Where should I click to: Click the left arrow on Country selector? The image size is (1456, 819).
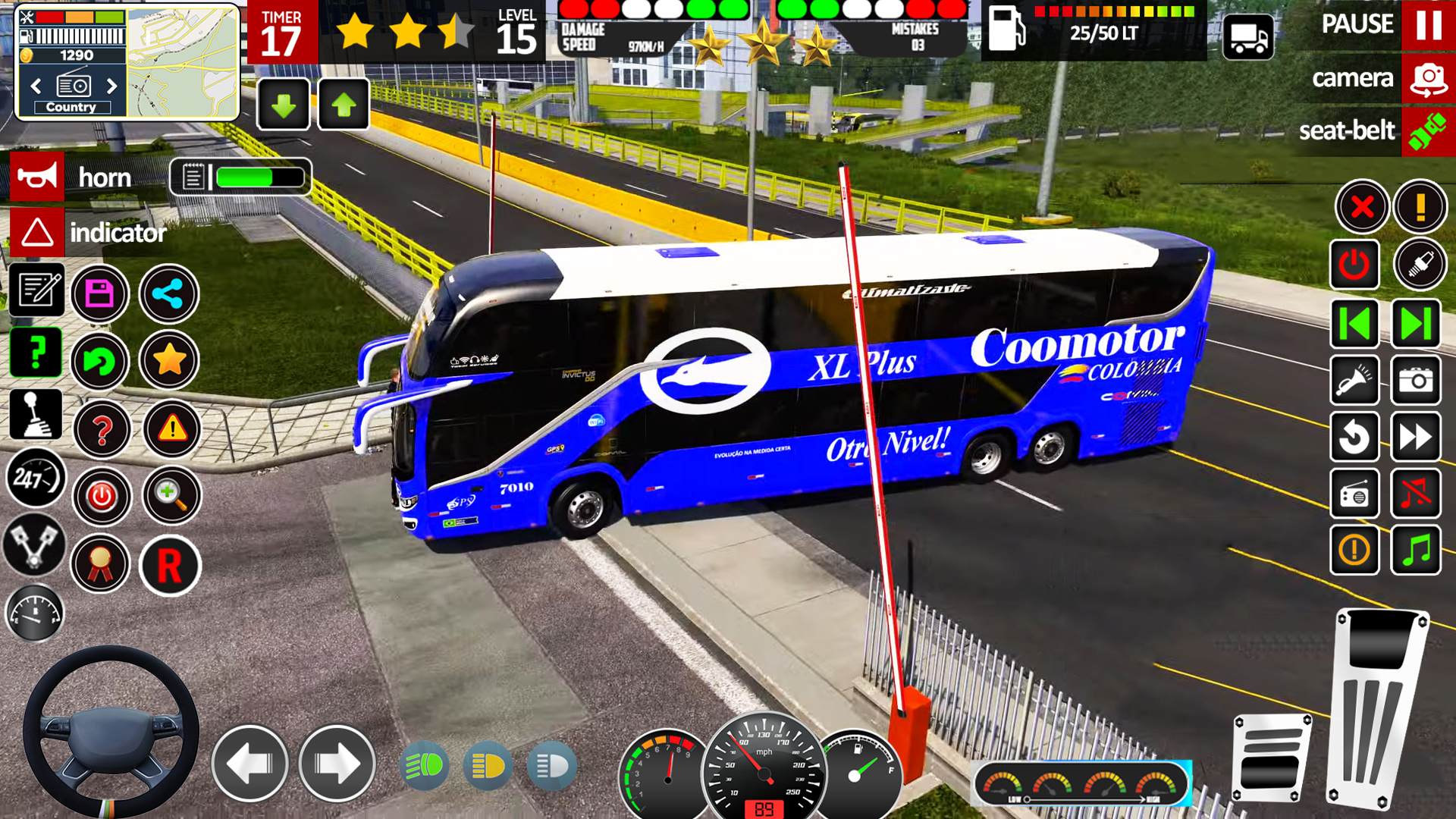point(34,86)
